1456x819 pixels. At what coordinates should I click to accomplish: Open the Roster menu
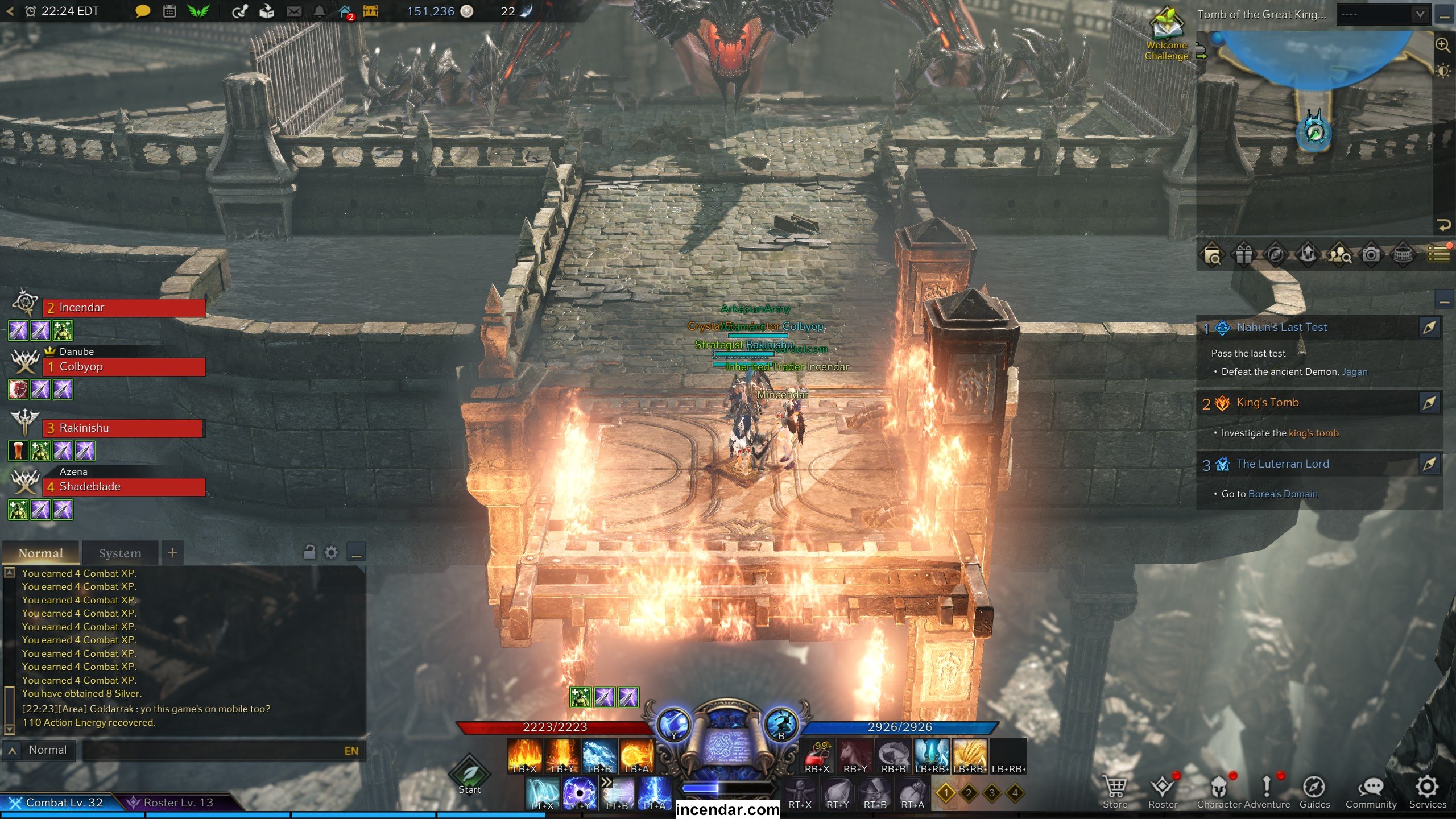click(1163, 792)
